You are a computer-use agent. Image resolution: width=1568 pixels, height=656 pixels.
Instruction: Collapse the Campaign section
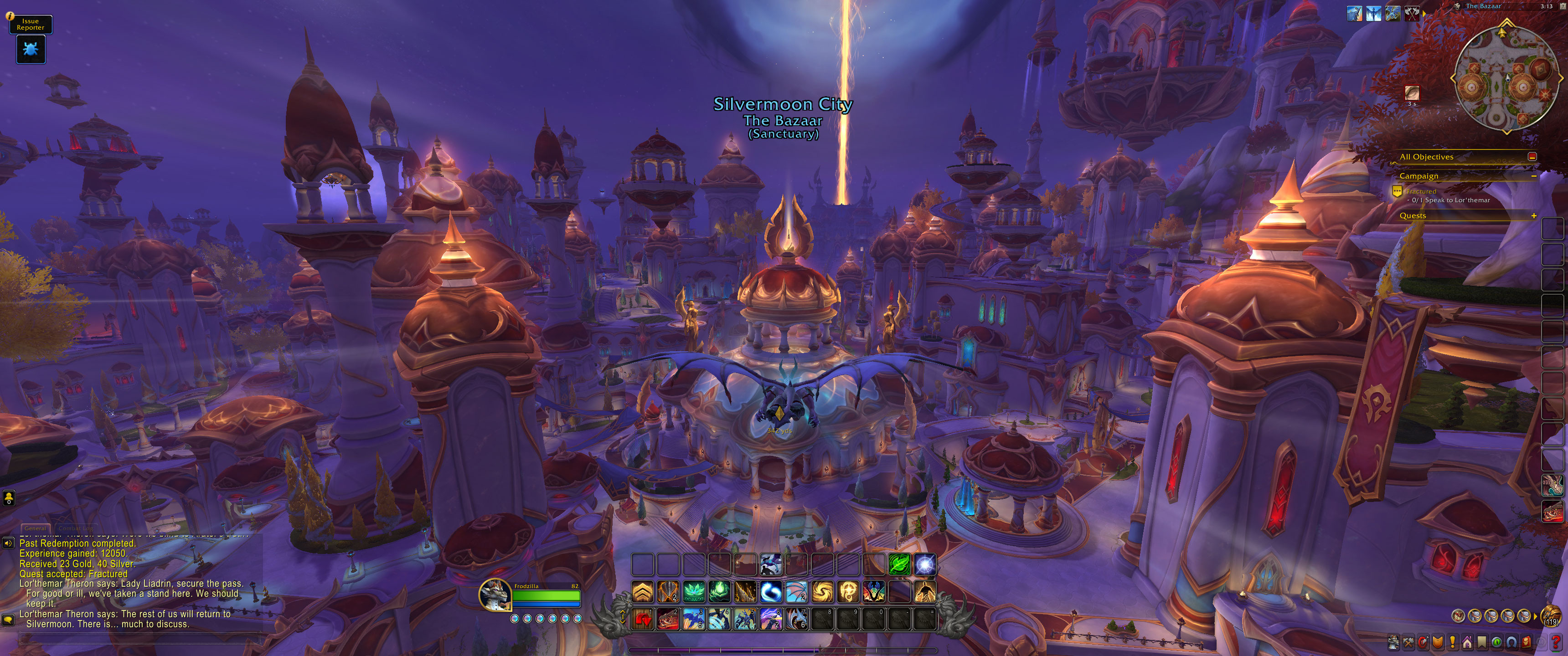(x=1533, y=176)
